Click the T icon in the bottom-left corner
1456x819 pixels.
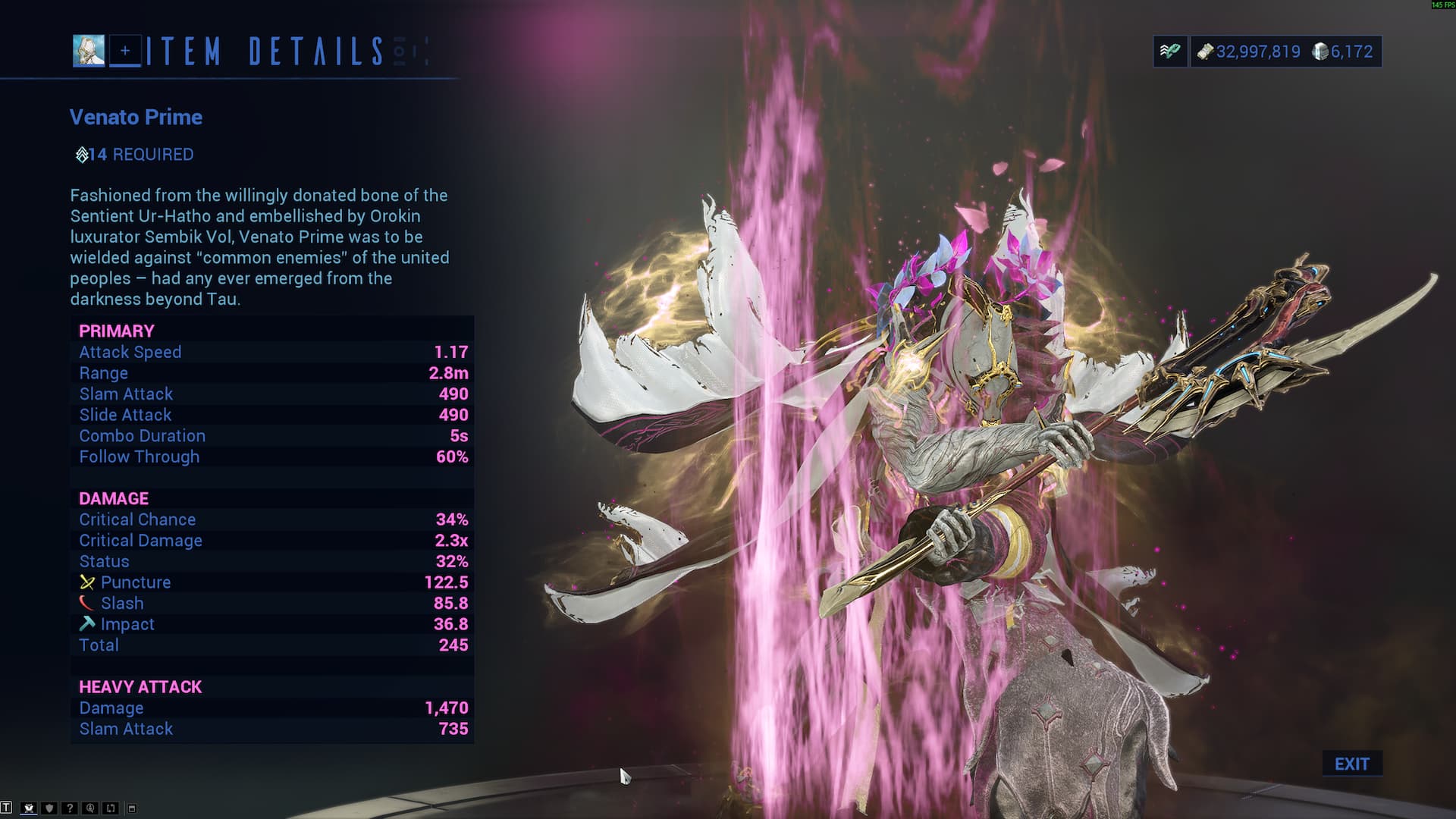[x=6, y=808]
